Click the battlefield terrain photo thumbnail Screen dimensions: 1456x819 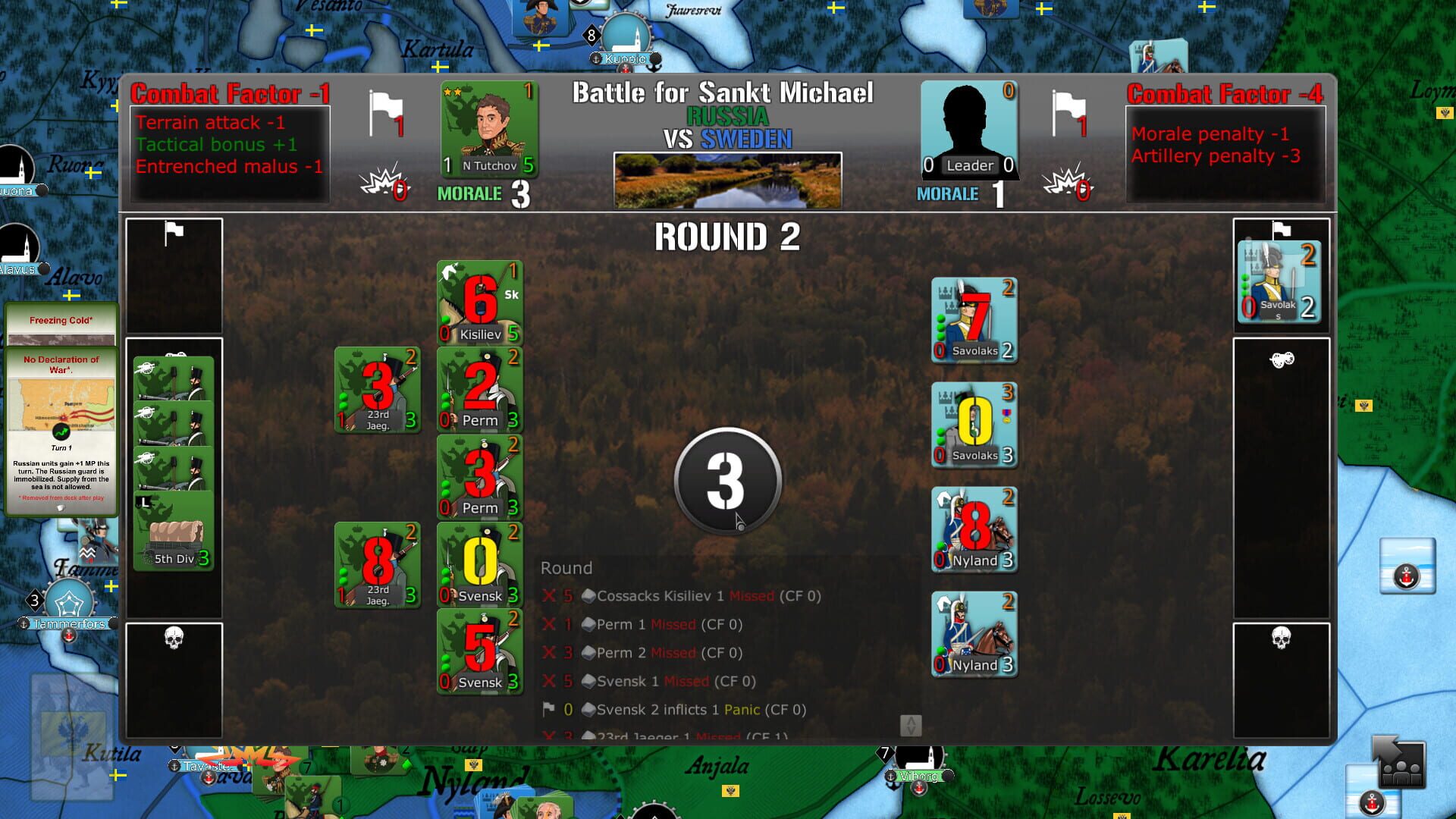pos(726,178)
